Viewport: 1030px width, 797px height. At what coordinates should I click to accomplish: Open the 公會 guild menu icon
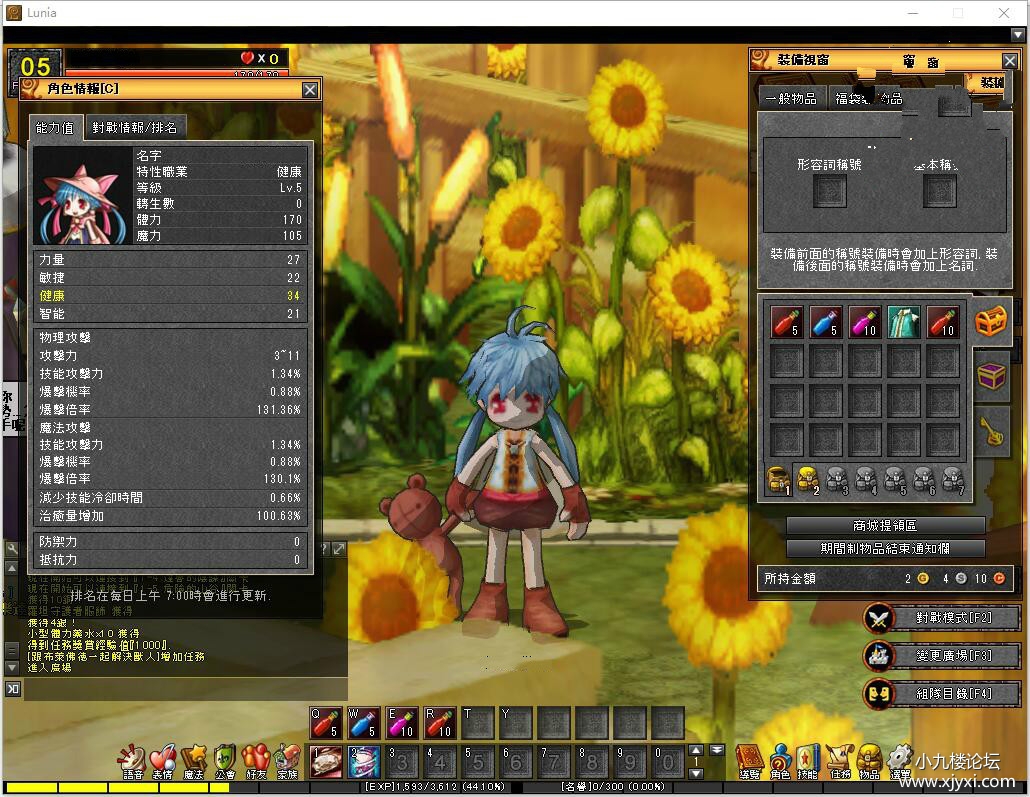coord(225,760)
